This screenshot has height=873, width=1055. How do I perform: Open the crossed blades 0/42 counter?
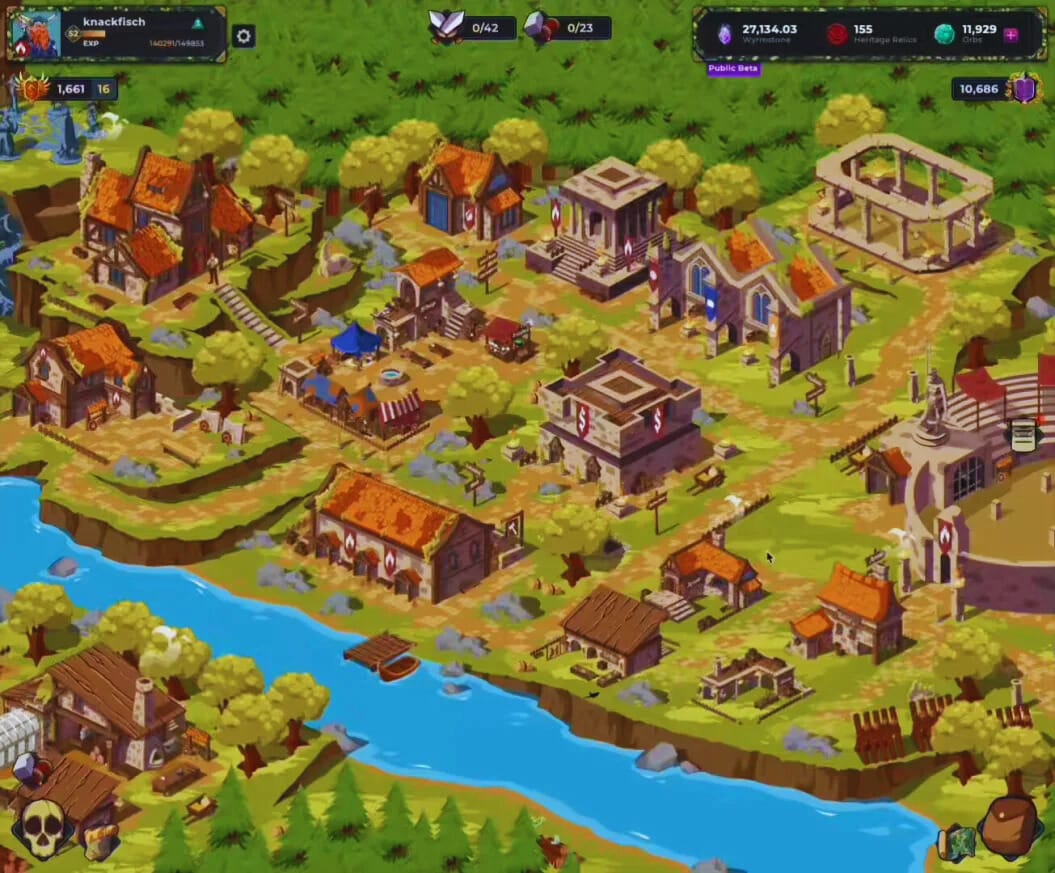click(446, 27)
